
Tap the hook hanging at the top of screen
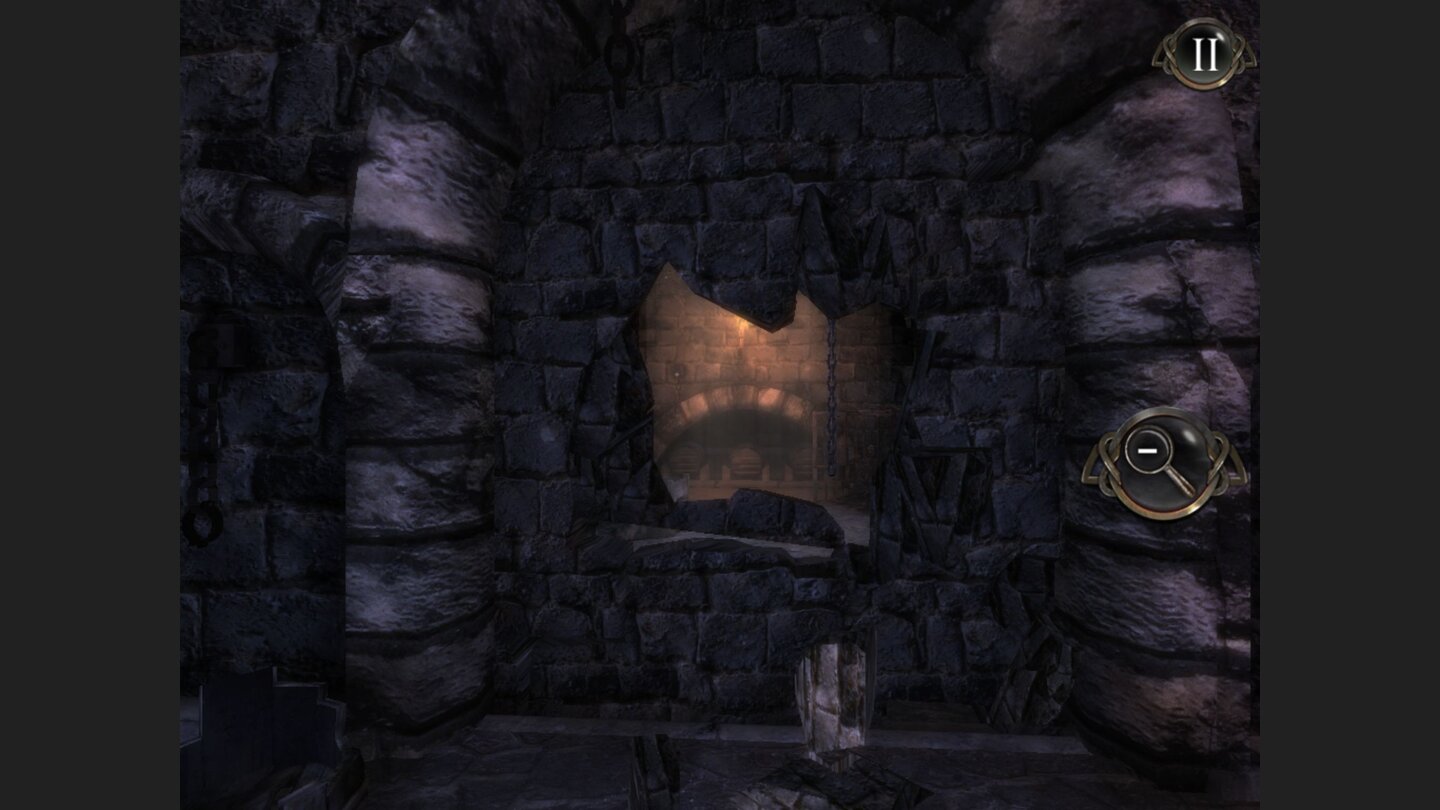[620, 45]
